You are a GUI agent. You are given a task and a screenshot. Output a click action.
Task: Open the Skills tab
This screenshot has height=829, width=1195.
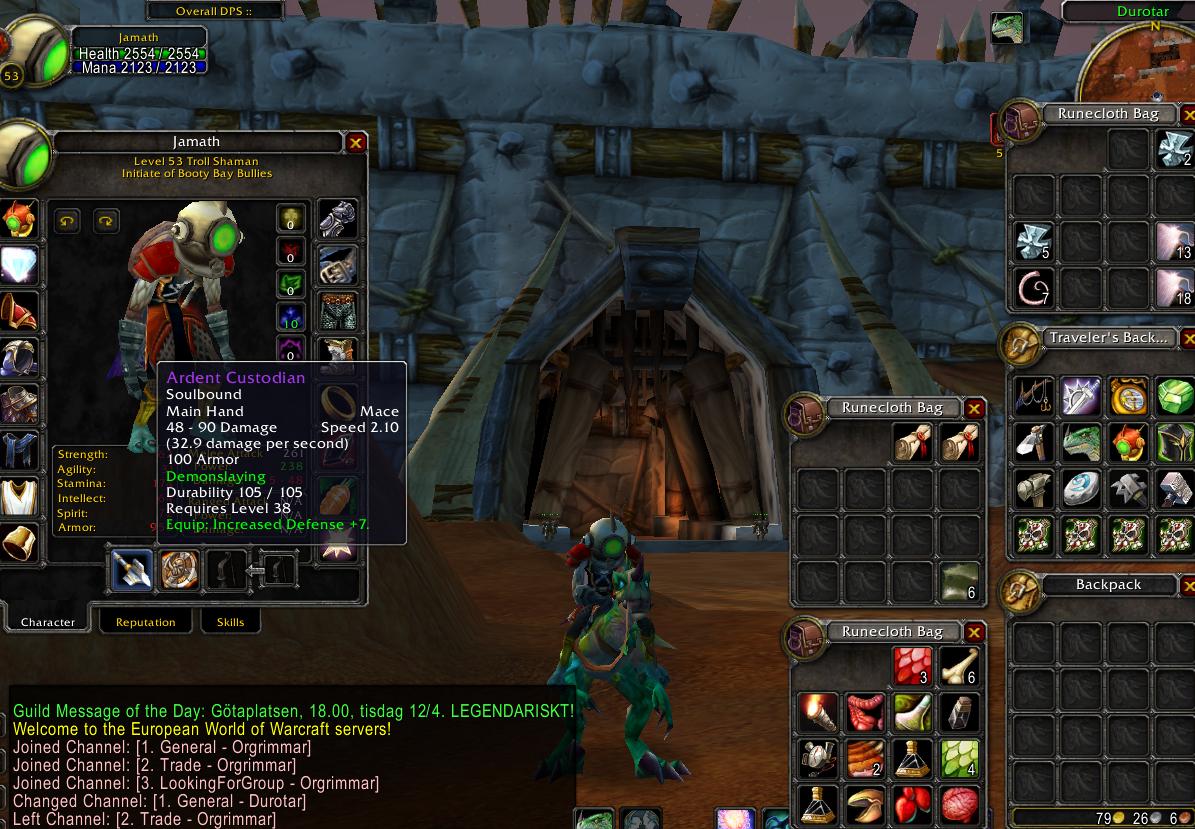230,622
